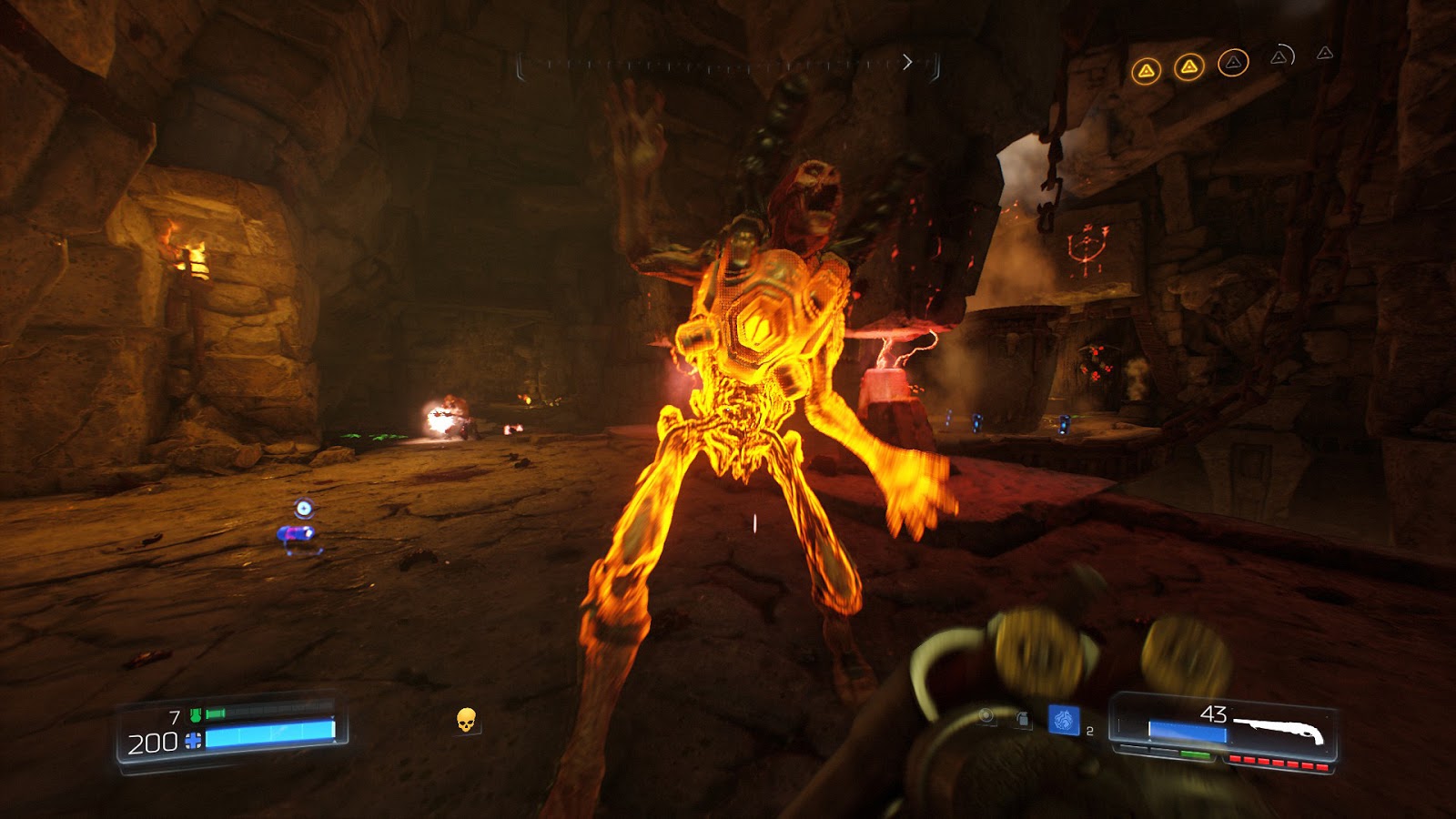Select the shotgun weapon icon
The image size is (1456, 819).
point(1279,726)
